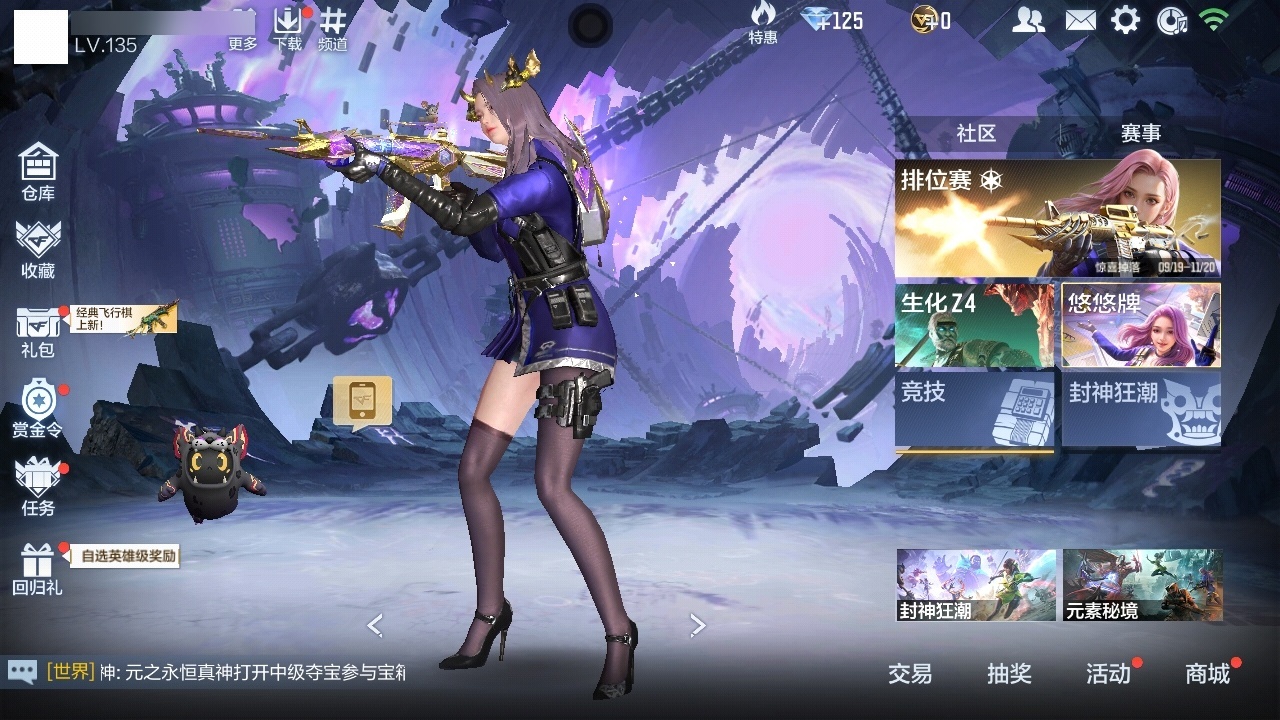Switch to the 社区 community tab

tap(976, 134)
